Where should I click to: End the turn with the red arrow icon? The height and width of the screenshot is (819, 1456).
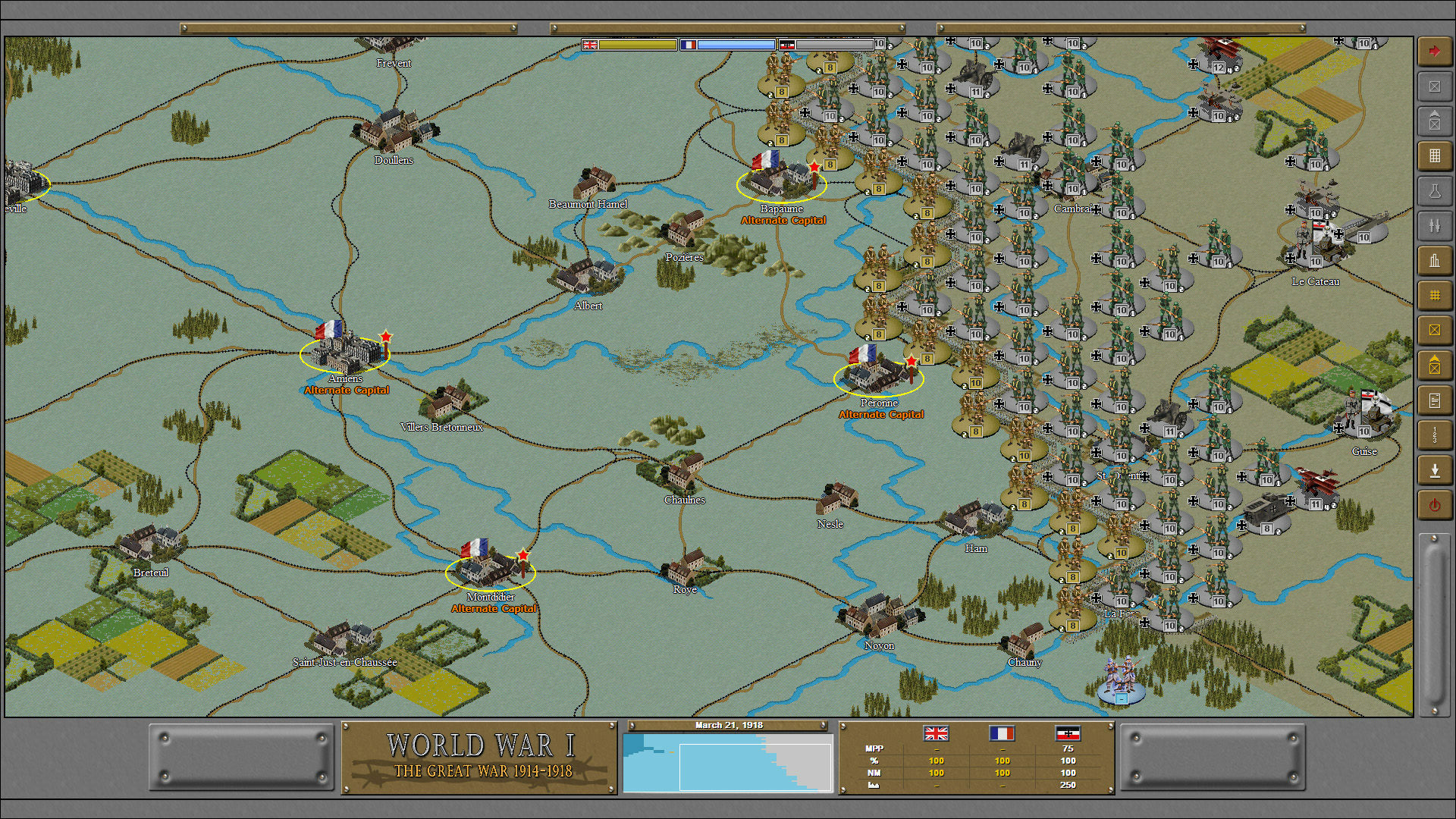[x=1434, y=52]
